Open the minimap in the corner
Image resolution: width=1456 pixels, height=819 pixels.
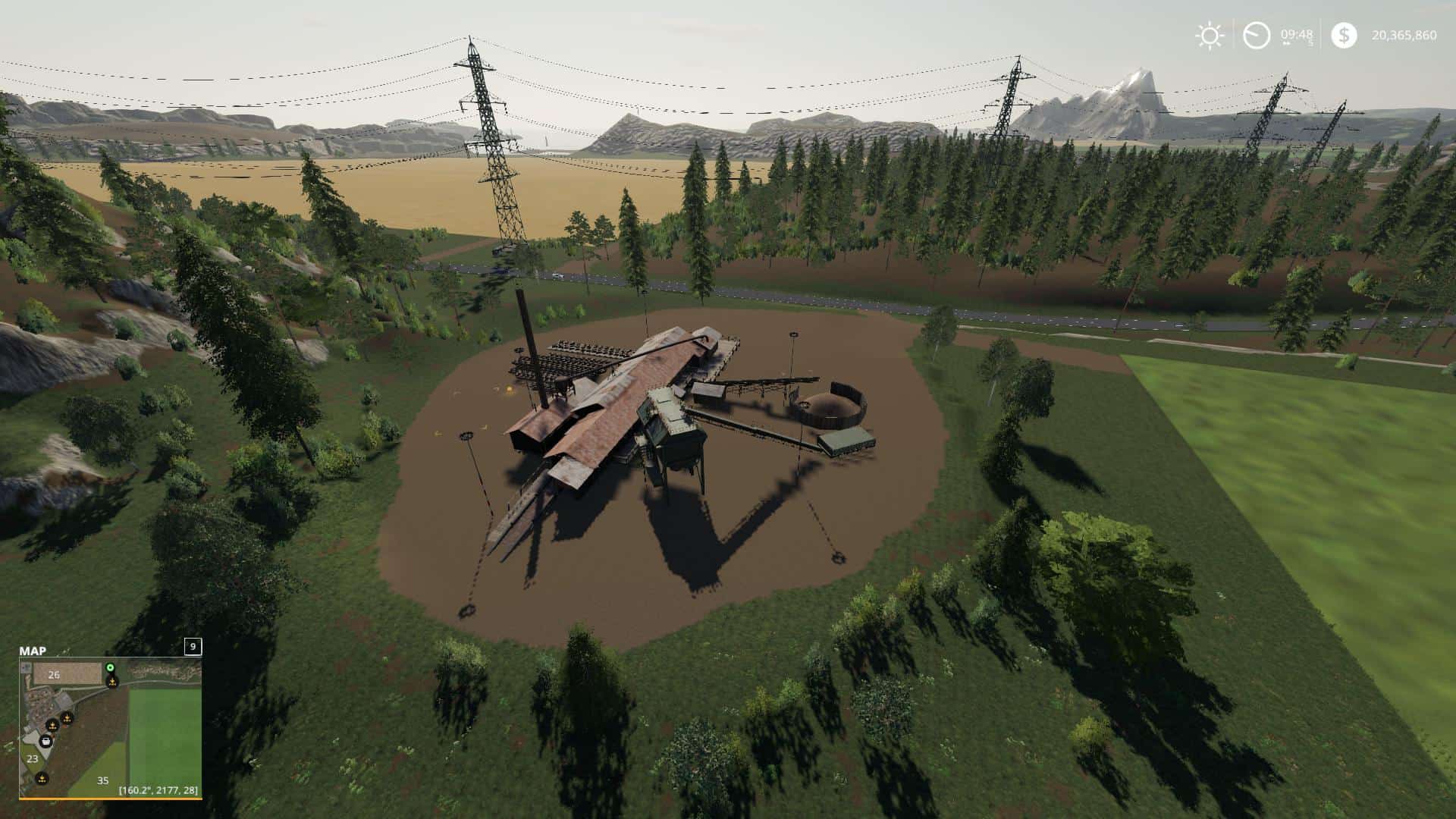click(110, 726)
